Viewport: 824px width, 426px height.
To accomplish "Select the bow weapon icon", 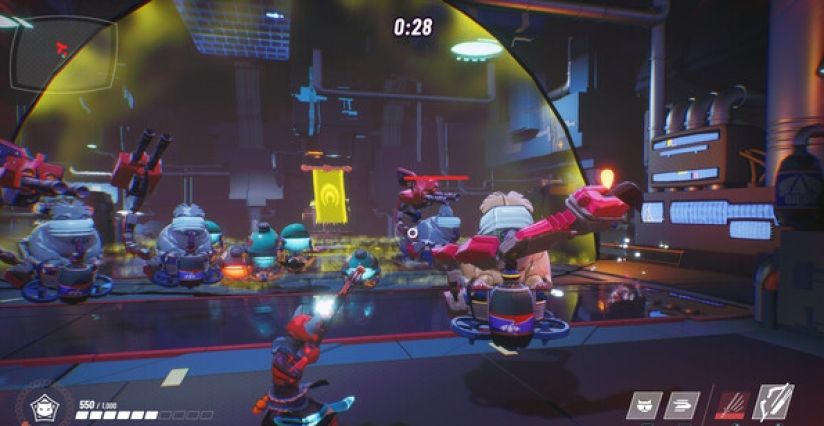I will click(773, 402).
